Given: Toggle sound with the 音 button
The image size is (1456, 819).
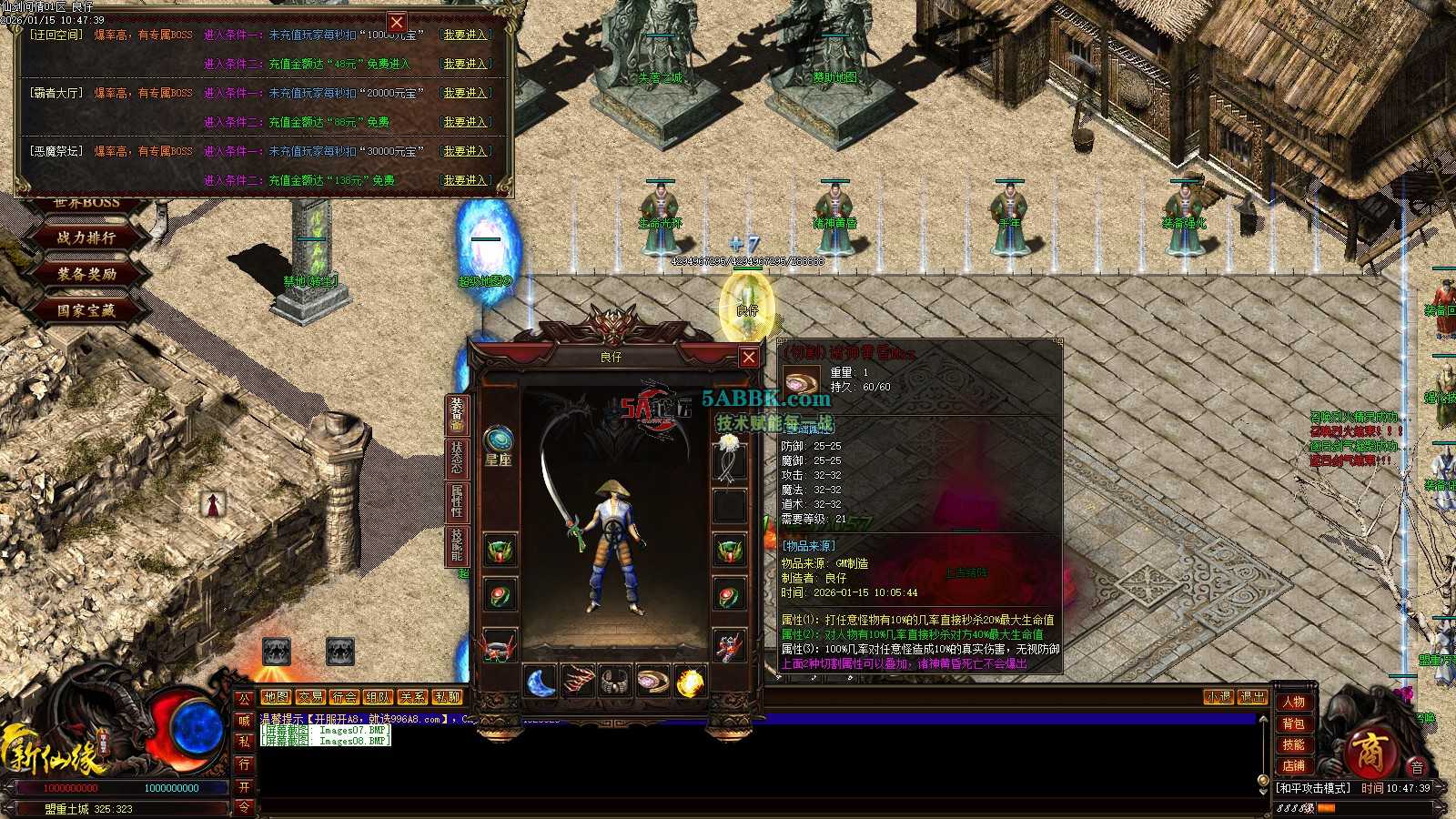Looking at the screenshot, I should [1417, 767].
